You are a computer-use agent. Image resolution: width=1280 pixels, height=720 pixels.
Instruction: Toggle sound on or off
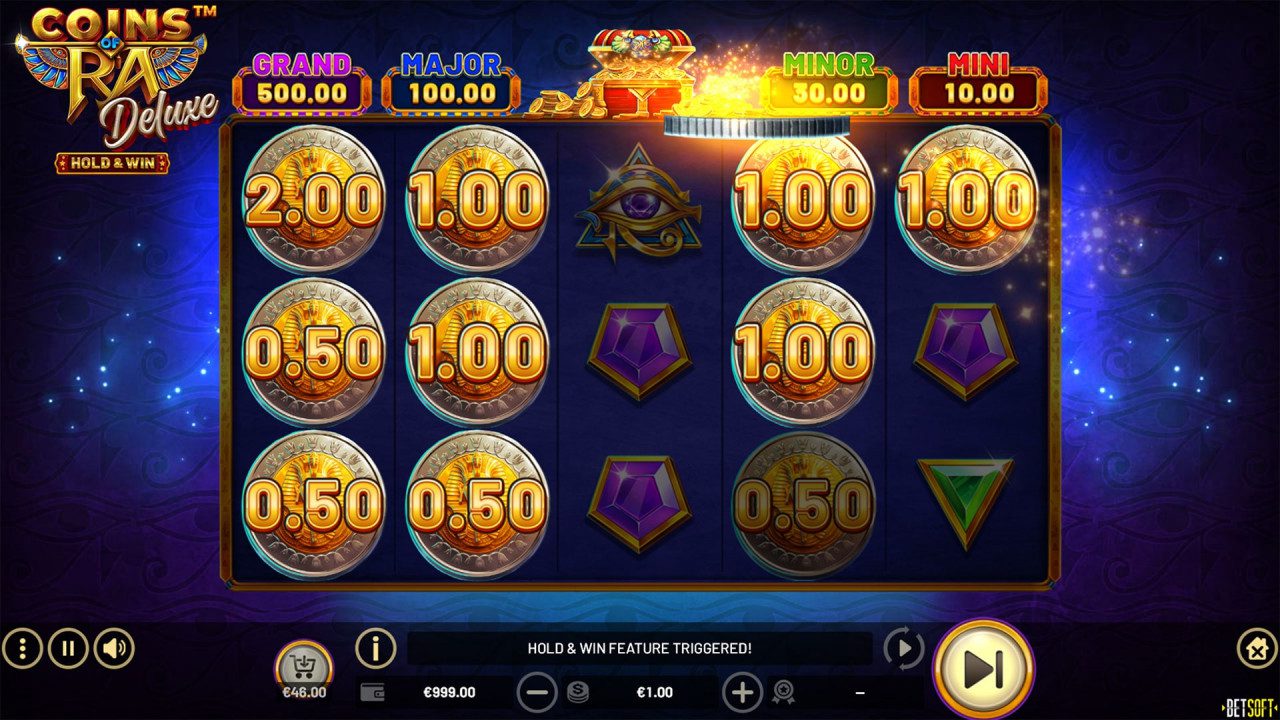113,648
